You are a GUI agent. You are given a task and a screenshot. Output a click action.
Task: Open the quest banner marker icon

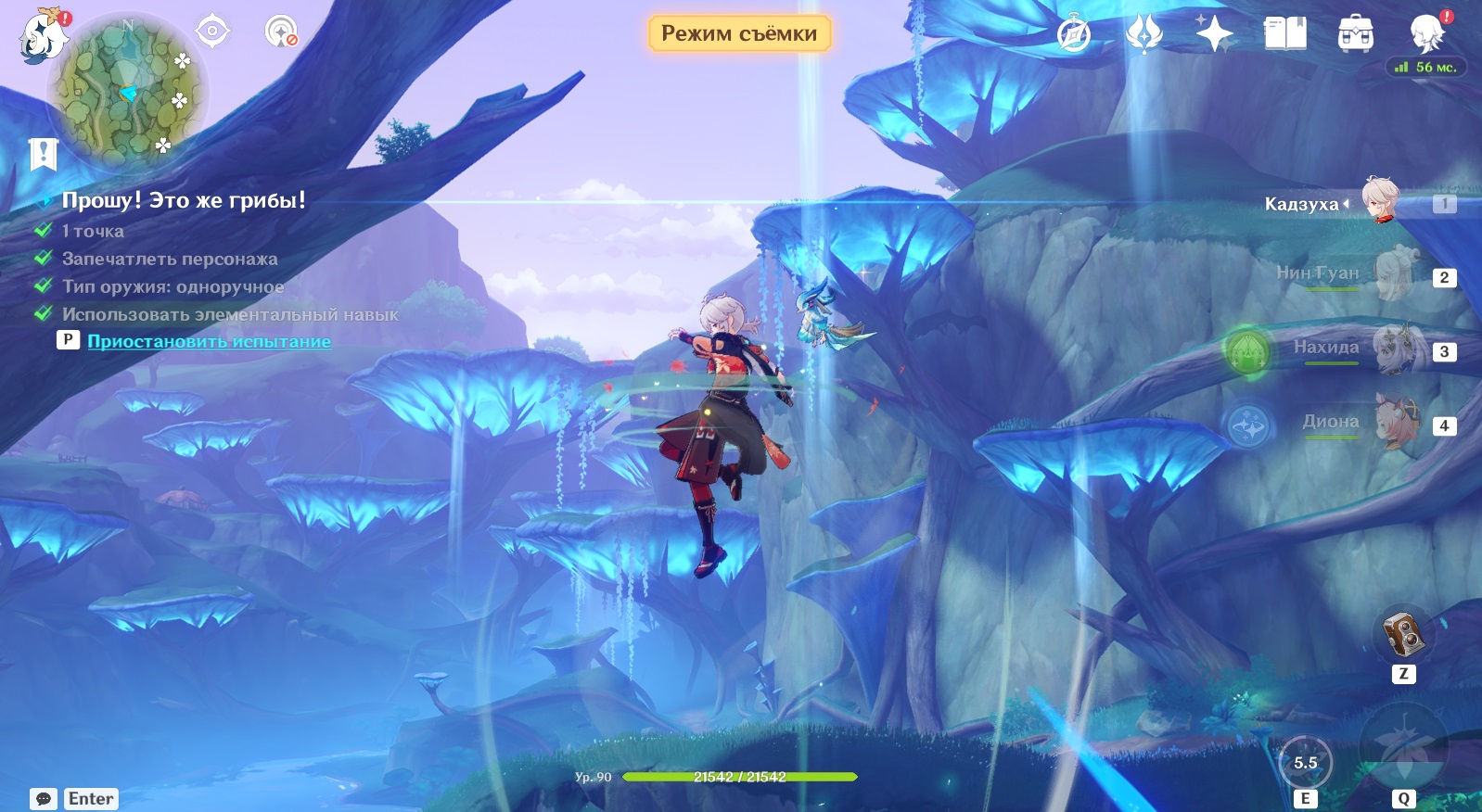click(43, 154)
